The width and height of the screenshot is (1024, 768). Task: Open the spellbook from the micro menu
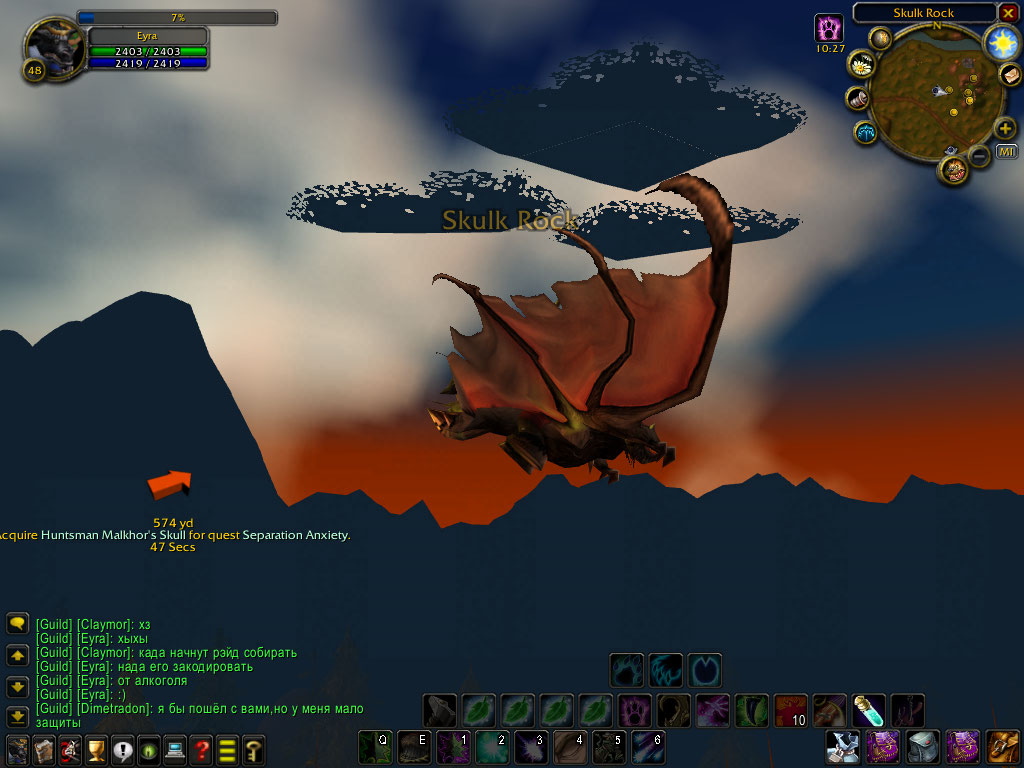tap(44, 748)
